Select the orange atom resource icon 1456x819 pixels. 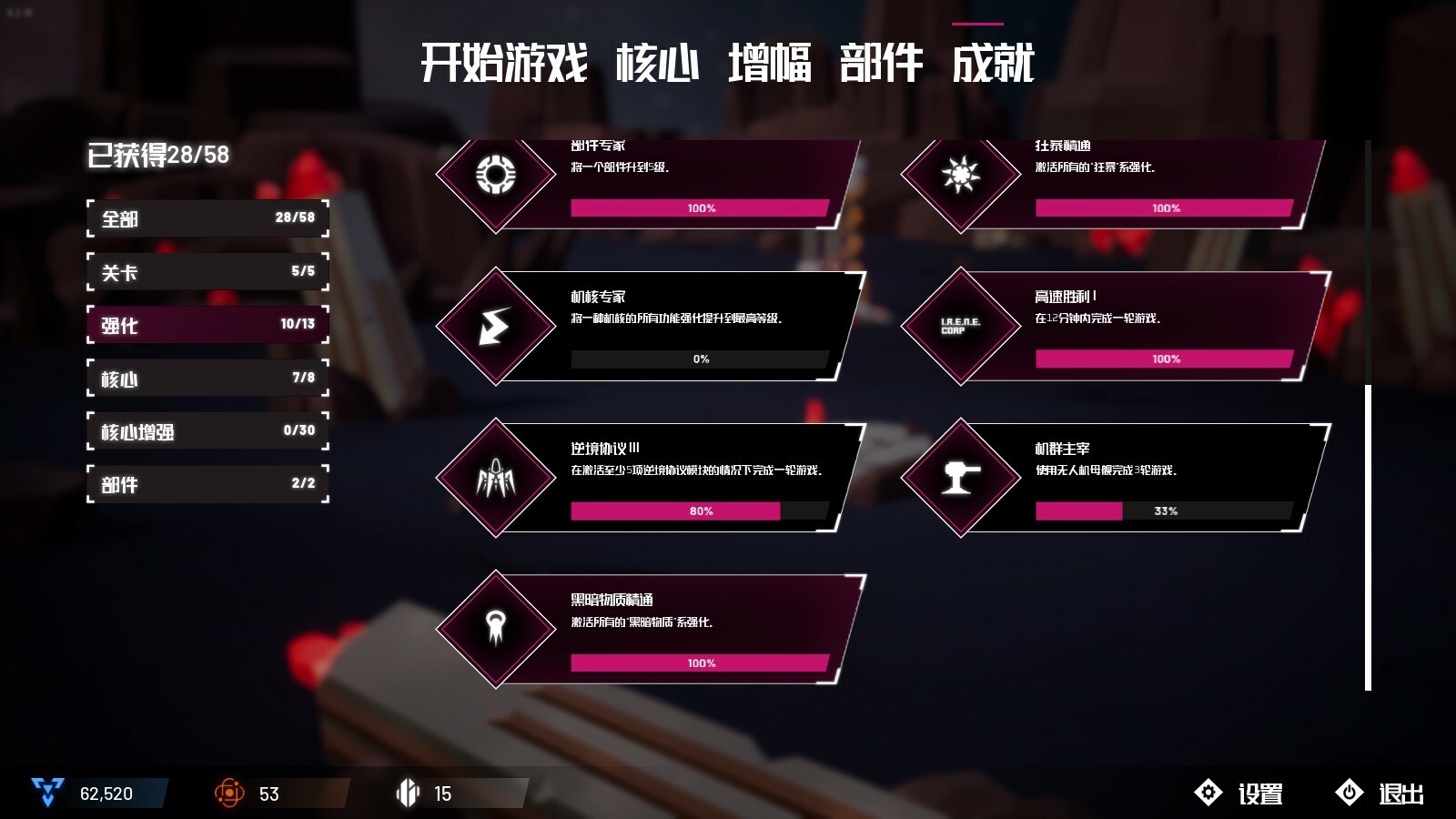click(230, 792)
